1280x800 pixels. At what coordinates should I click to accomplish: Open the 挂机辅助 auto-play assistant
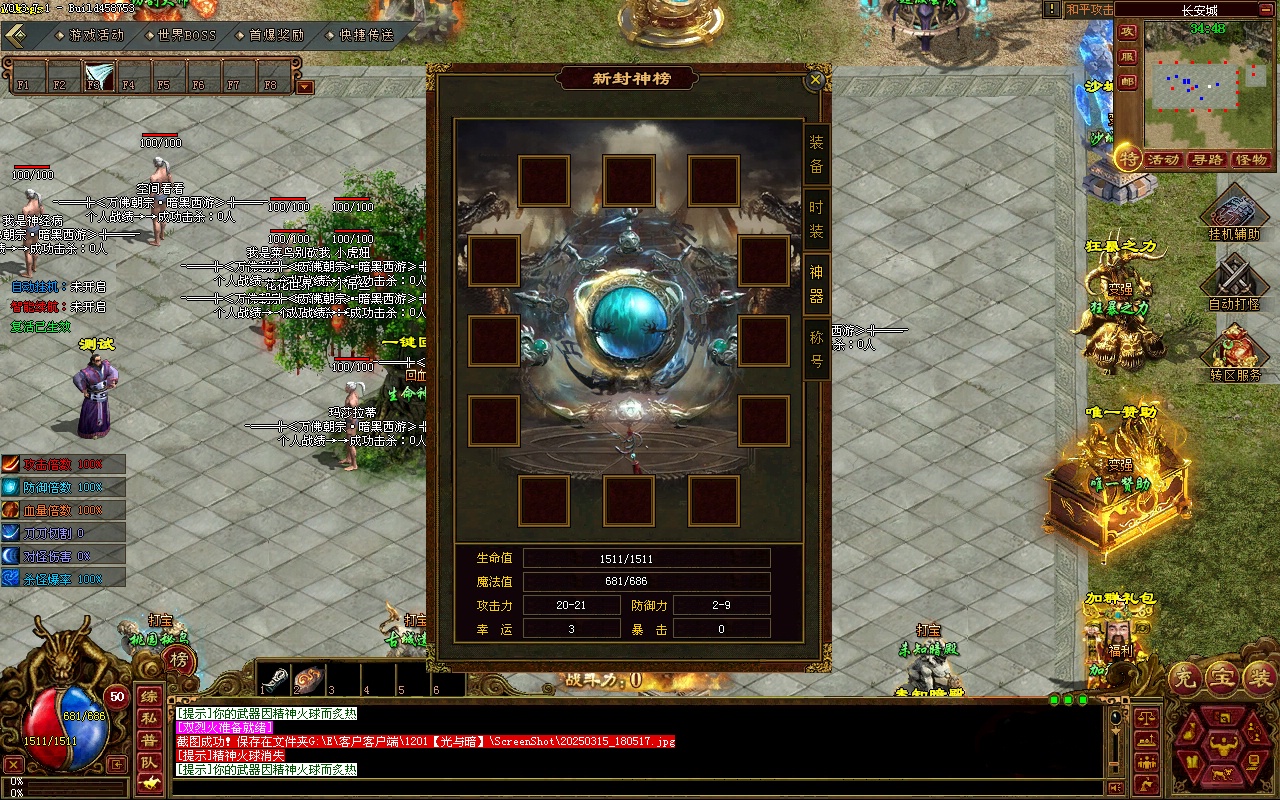[1234, 213]
